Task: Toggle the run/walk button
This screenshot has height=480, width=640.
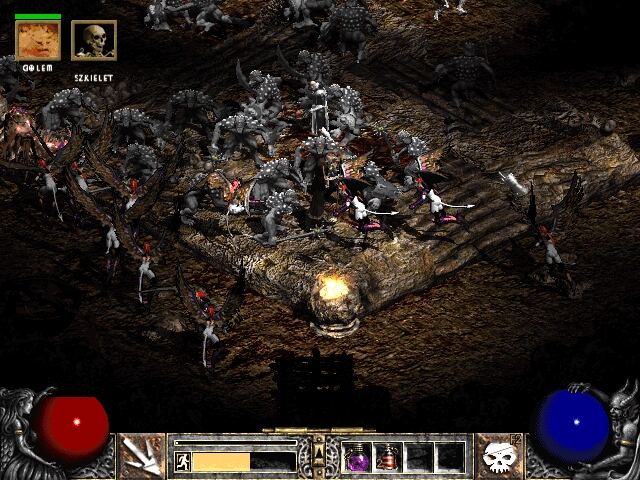Action: (x=182, y=461)
